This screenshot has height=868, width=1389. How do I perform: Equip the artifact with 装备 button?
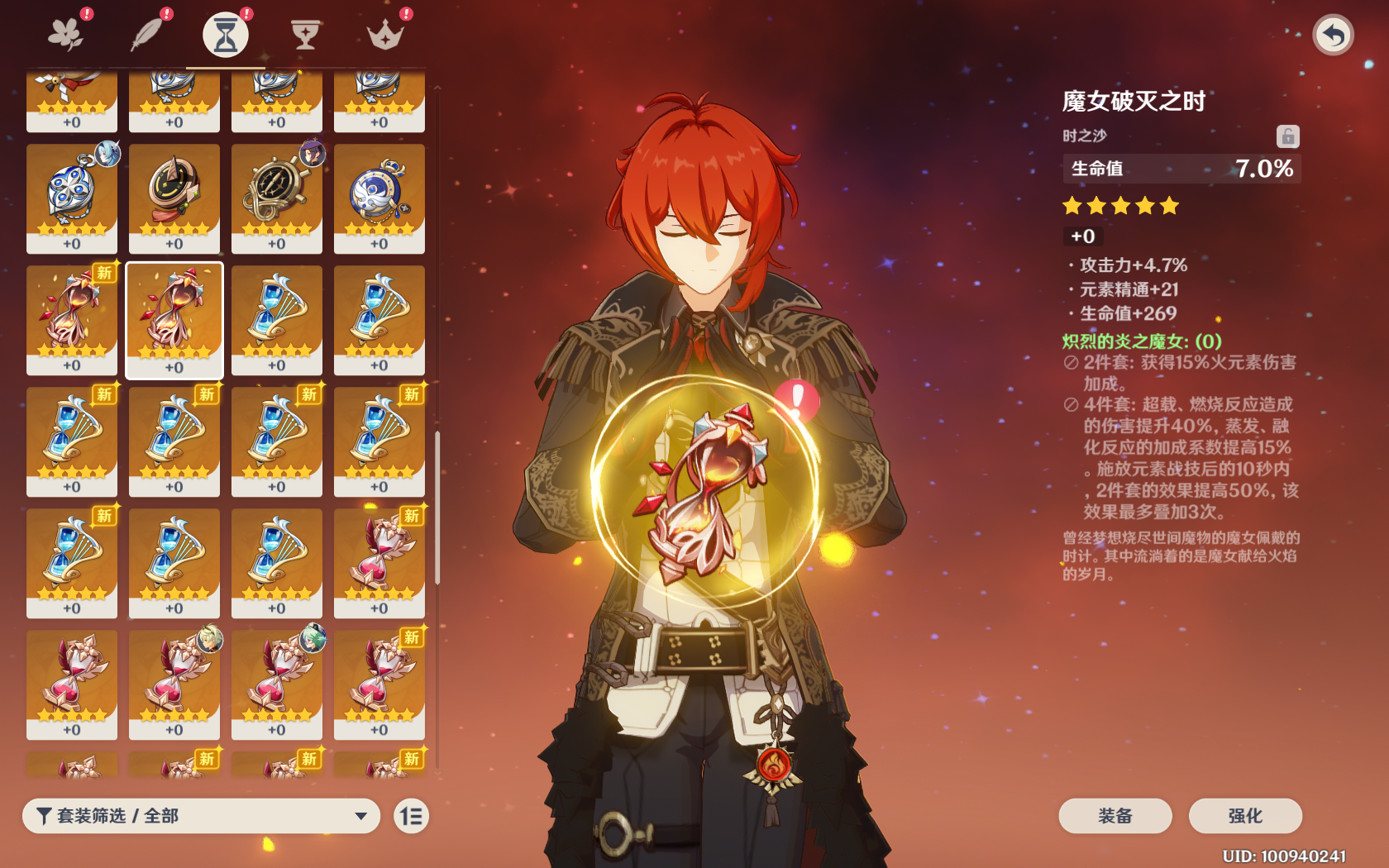tap(1115, 816)
